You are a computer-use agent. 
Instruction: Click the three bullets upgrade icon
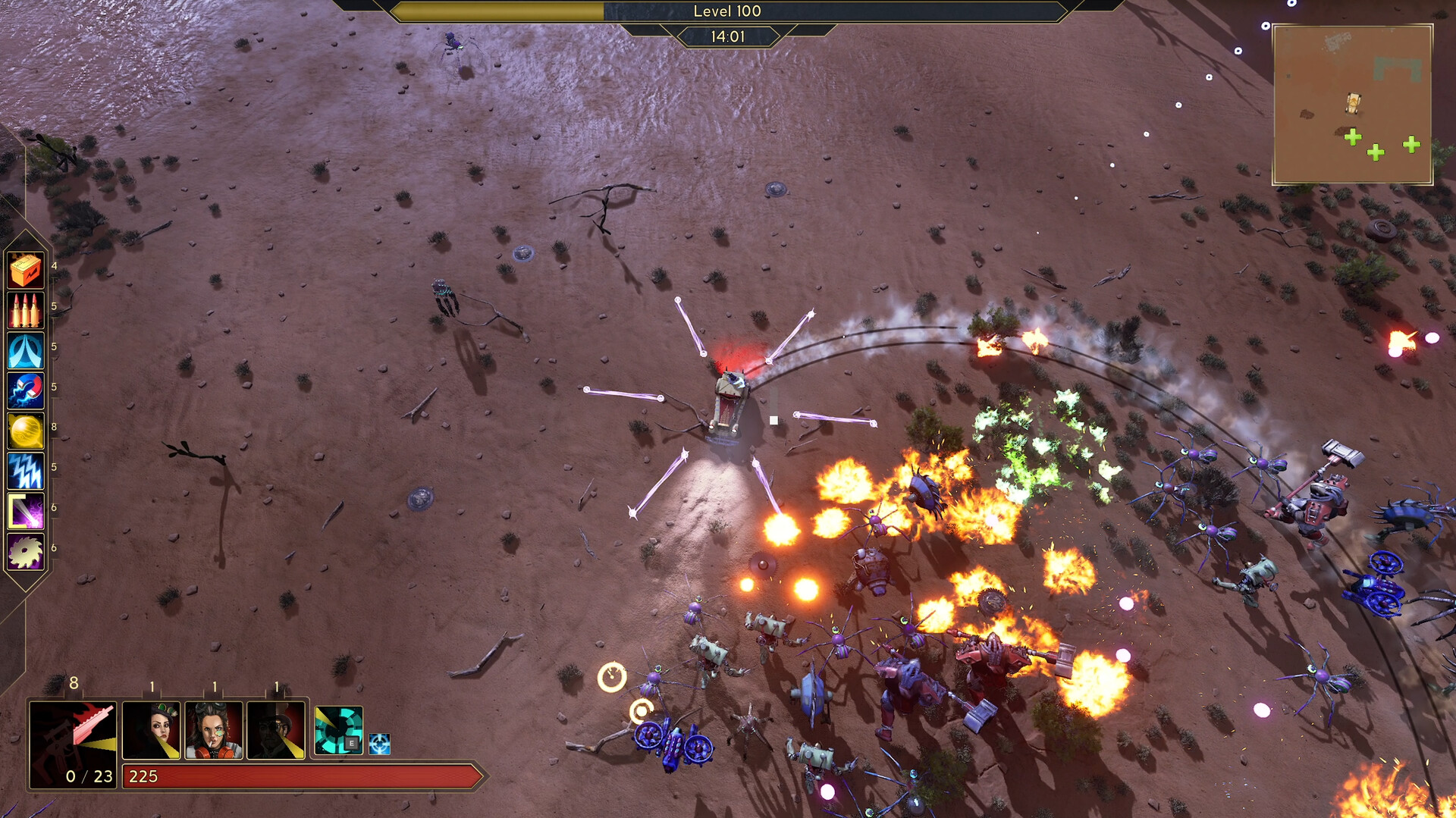point(25,310)
